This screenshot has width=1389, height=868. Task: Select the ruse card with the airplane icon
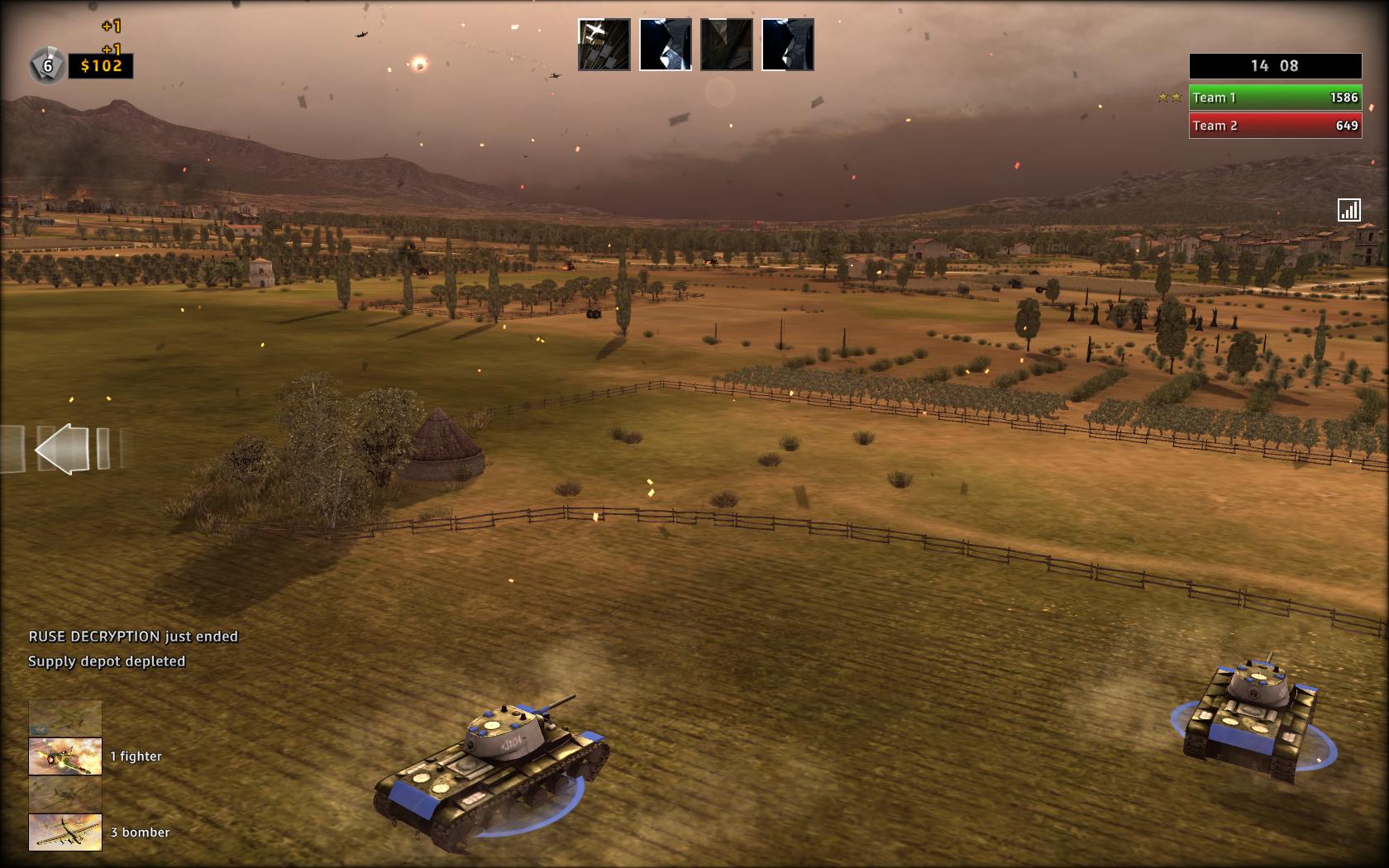(x=604, y=45)
